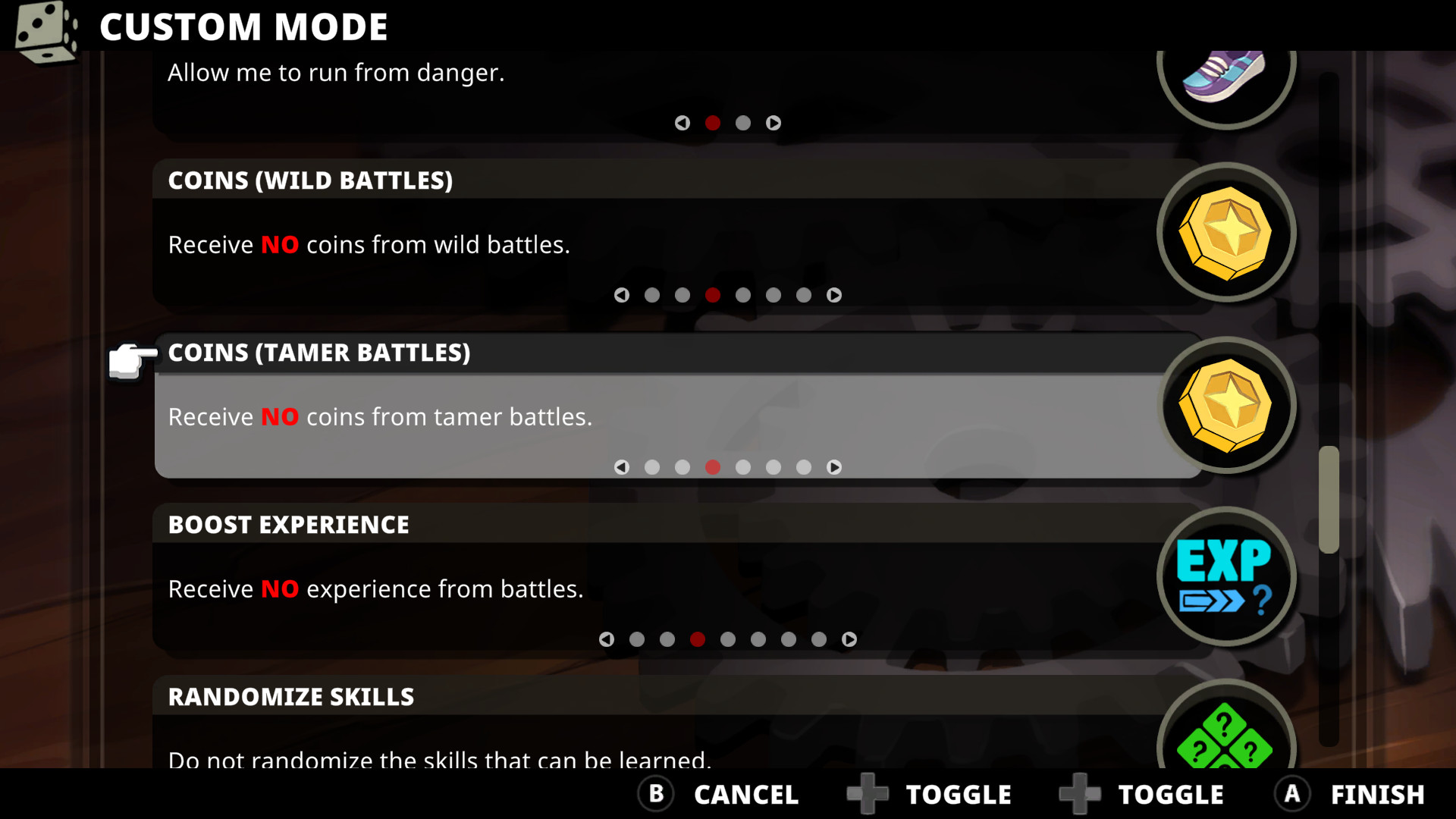Select the Coins (Tamer Battles) section header
This screenshot has width=1456, height=819.
tap(318, 353)
